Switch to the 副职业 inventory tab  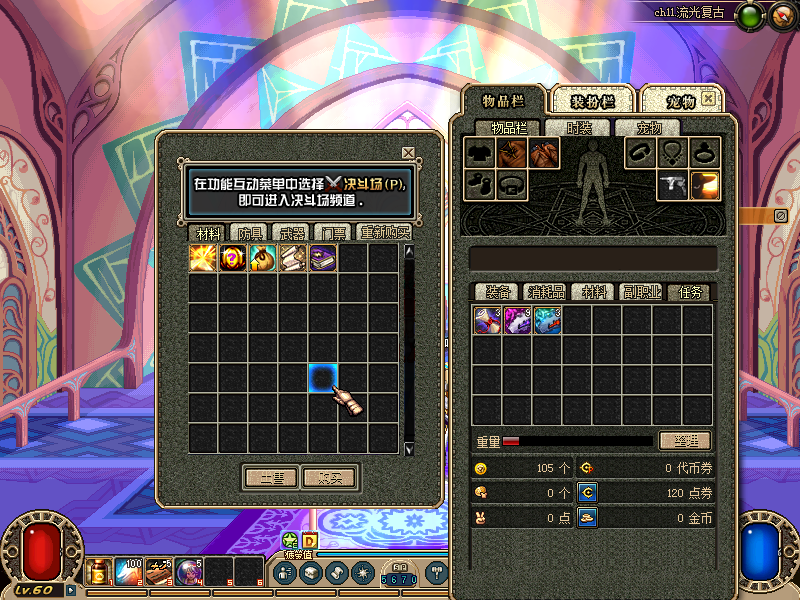point(643,292)
